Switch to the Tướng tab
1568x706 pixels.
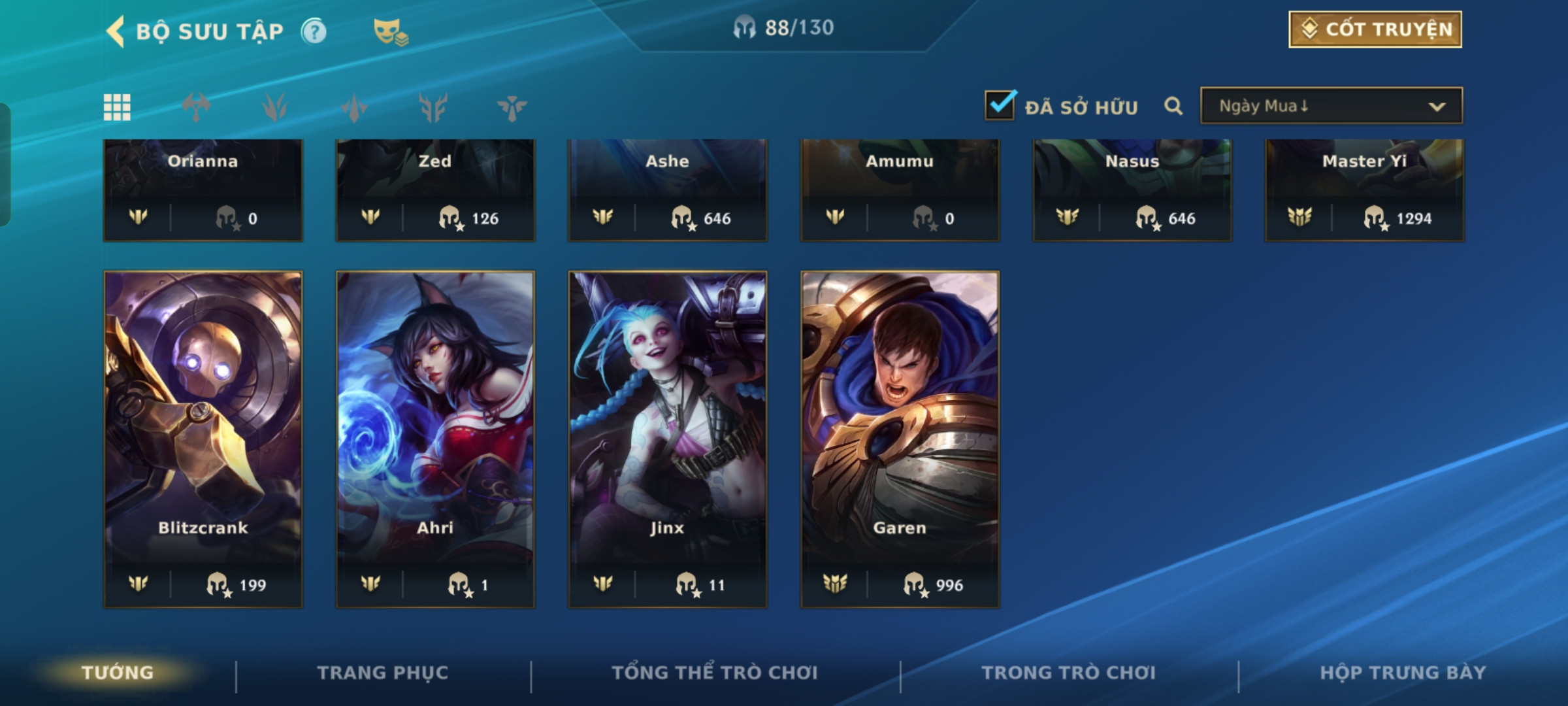pyautogui.click(x=118, y=673)
